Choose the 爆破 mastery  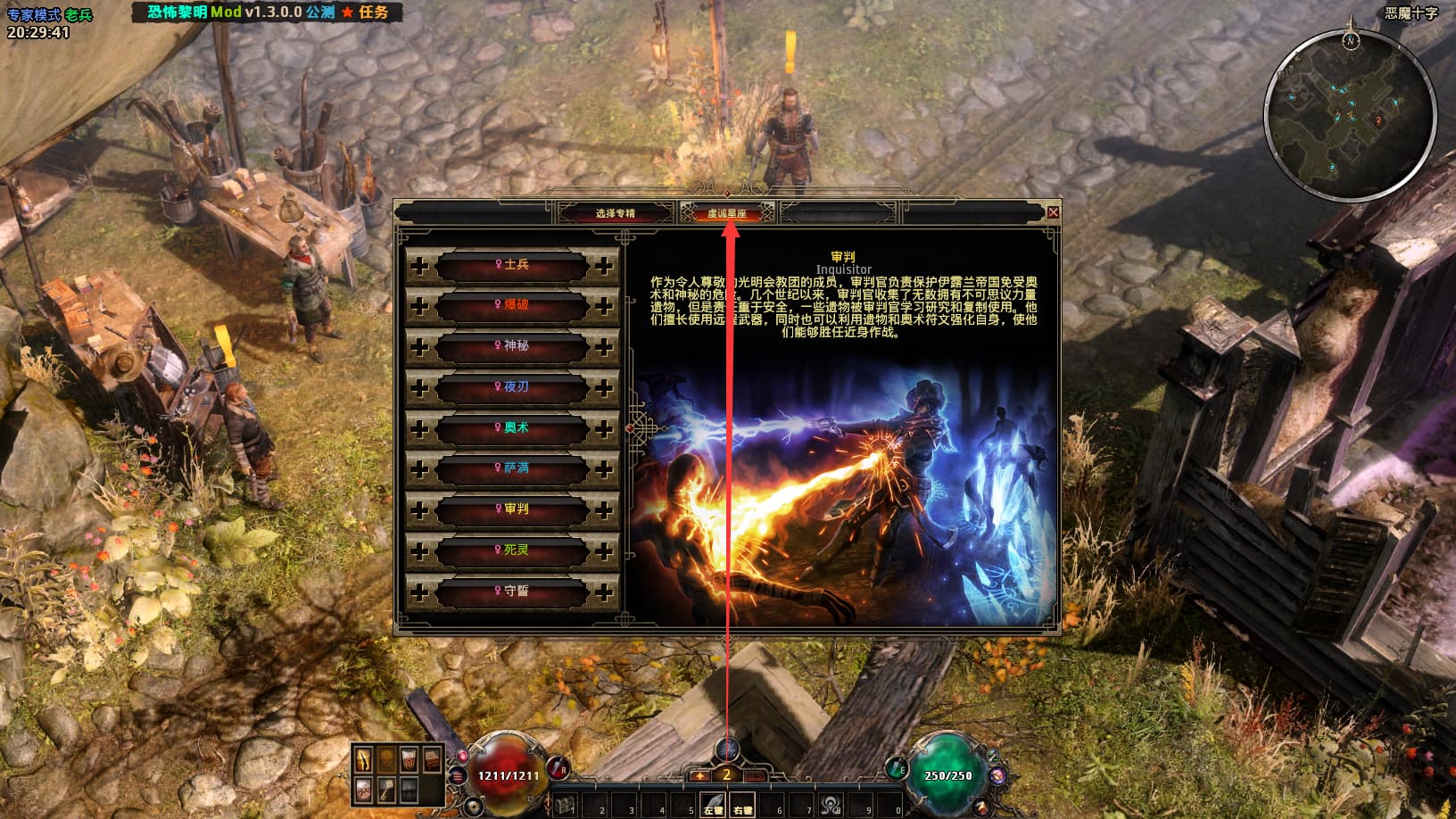point(512,305)
